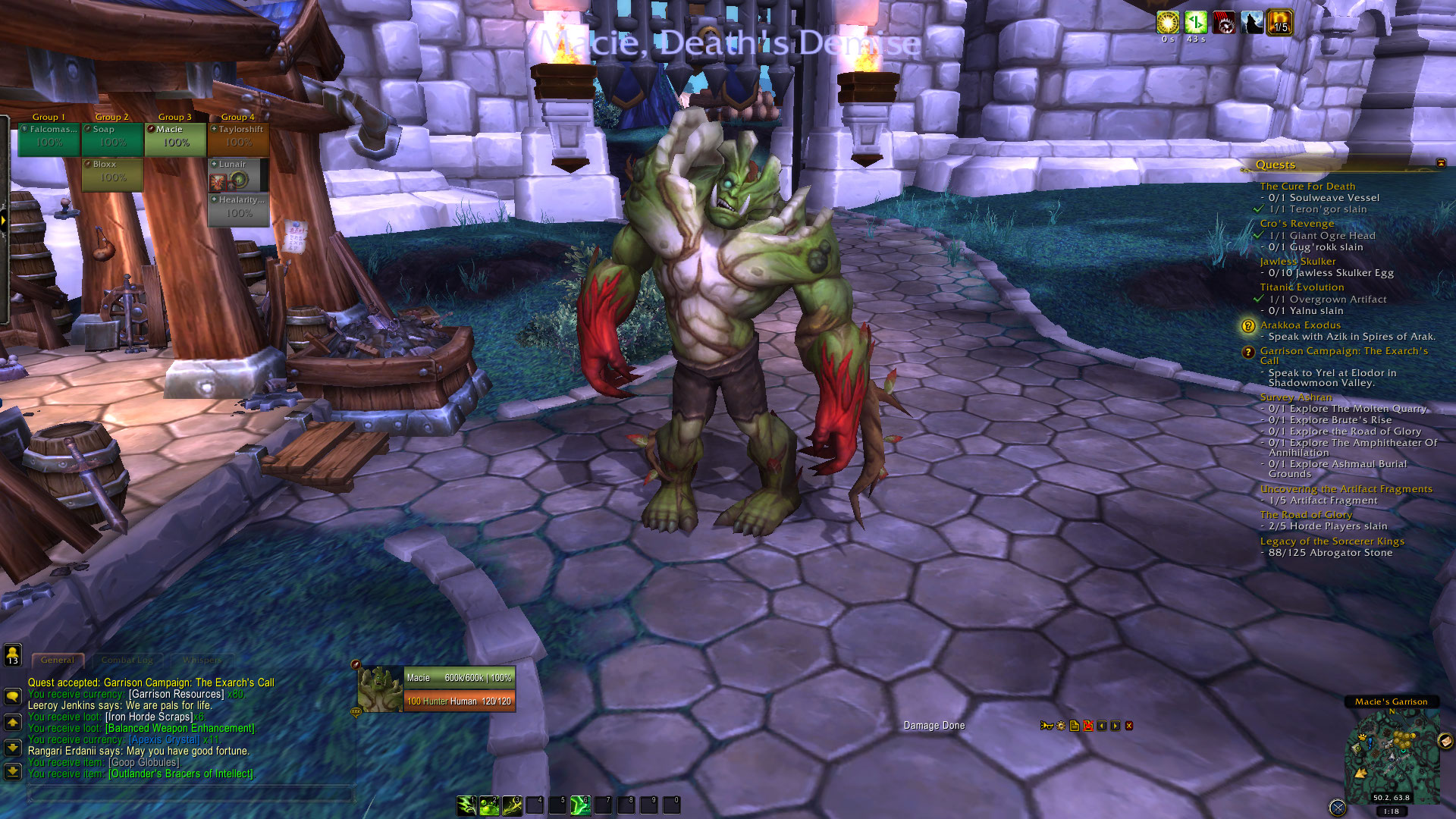Viewport: 1456px width, 819px height.
Task: Reset damage meter data with crossed-out icon
Action: tap(1088, 726)
